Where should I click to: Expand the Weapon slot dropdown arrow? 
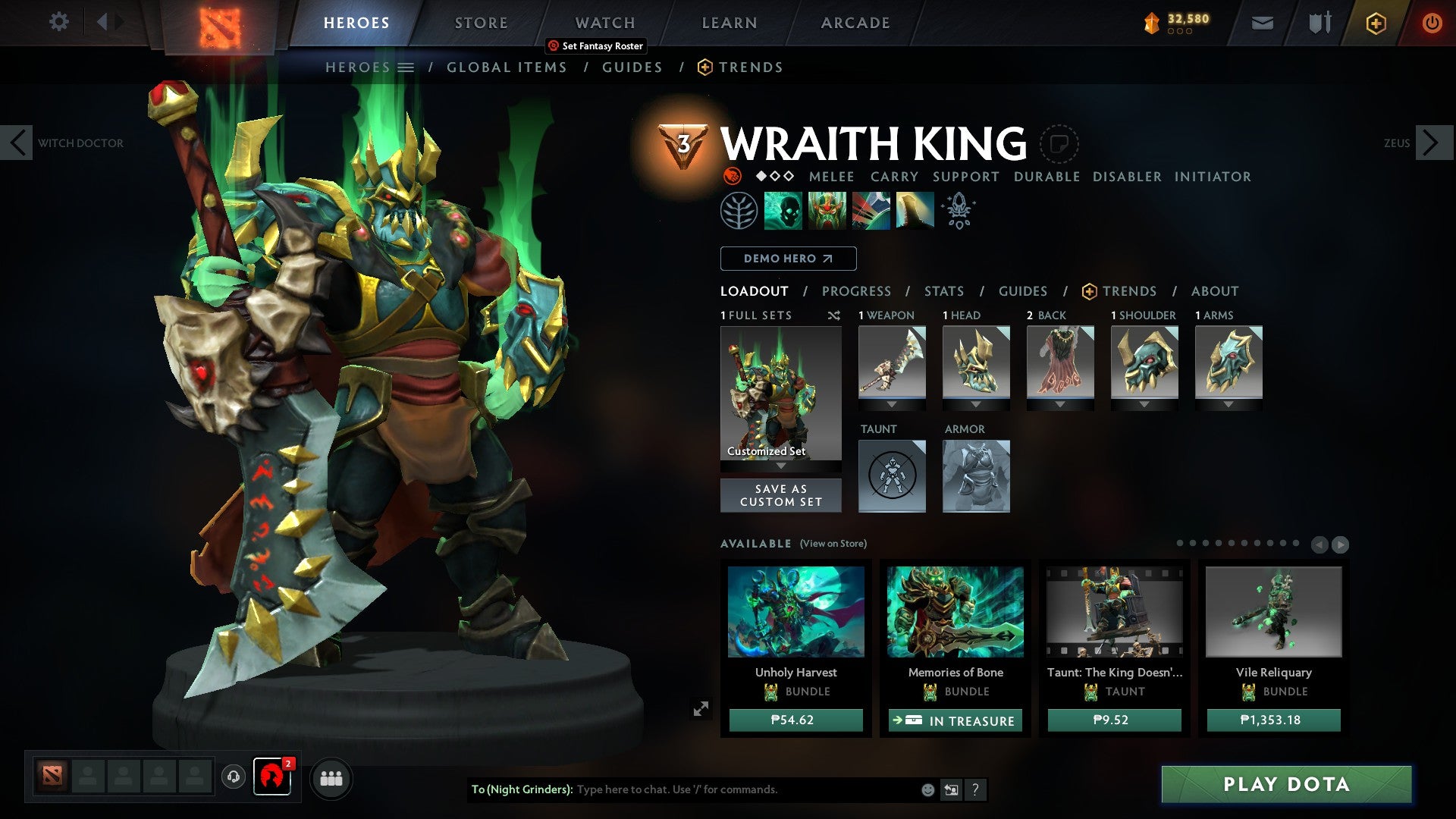click(892, 404)
